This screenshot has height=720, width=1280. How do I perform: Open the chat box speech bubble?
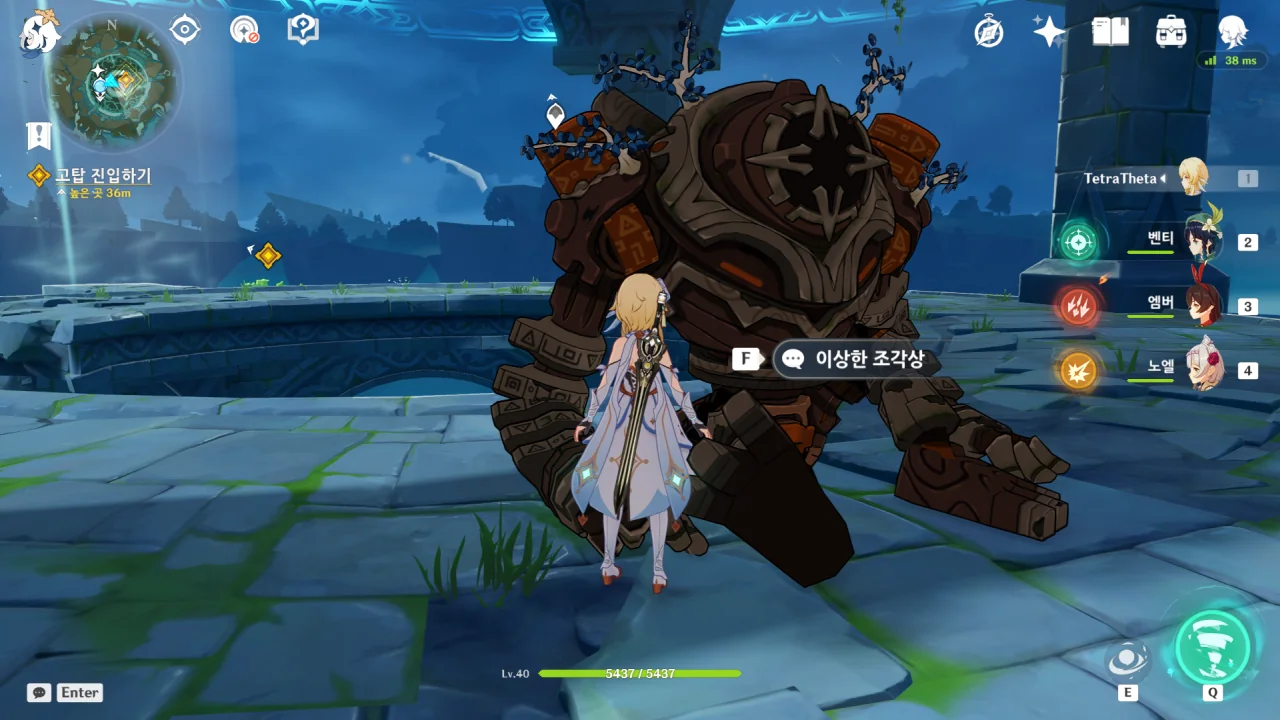click(x=39, y=692)
